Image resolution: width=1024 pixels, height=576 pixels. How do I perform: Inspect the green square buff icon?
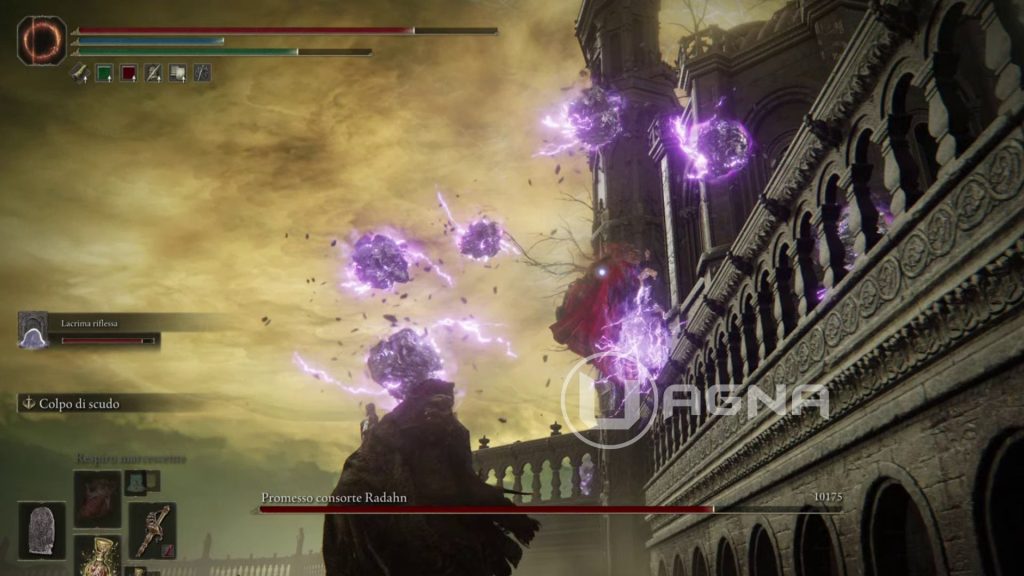click(104, 72)
